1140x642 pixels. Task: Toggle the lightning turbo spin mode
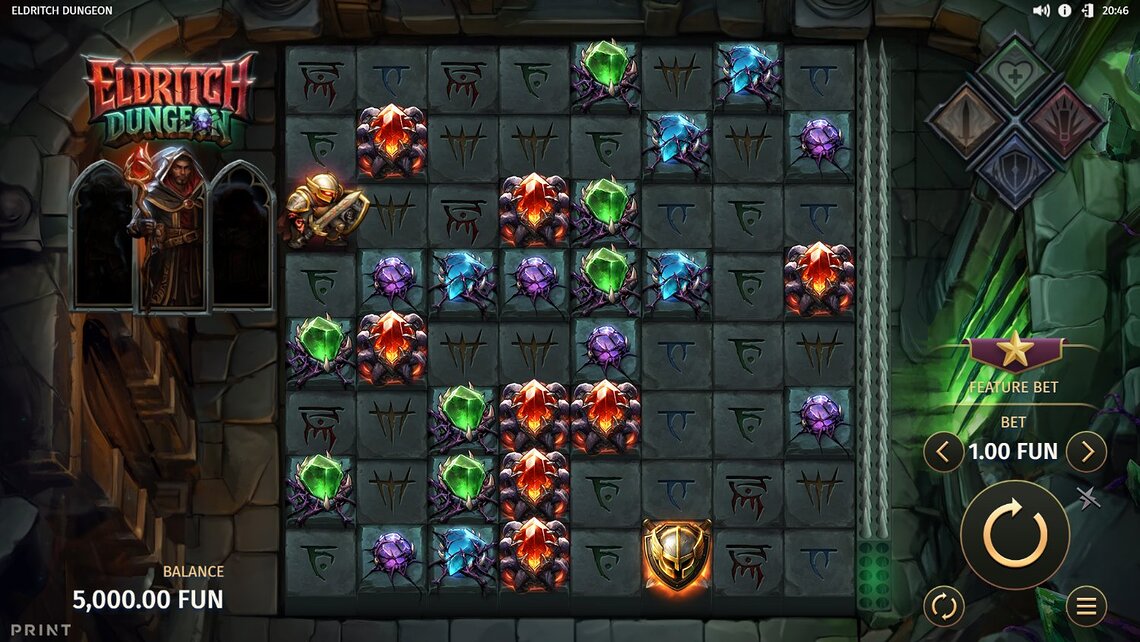click(x=1088, y=497)
